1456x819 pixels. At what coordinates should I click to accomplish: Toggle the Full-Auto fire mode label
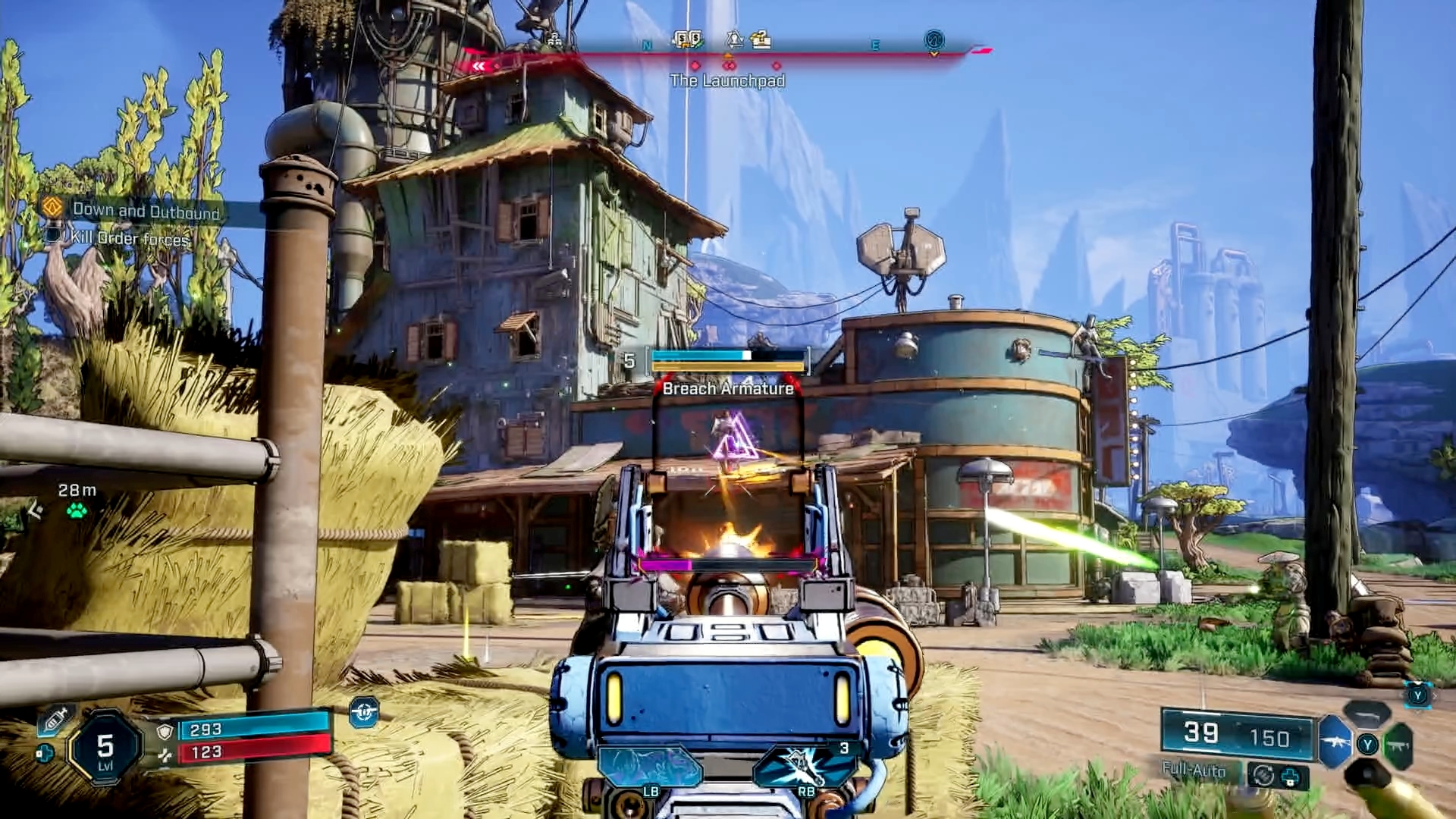1194,770
